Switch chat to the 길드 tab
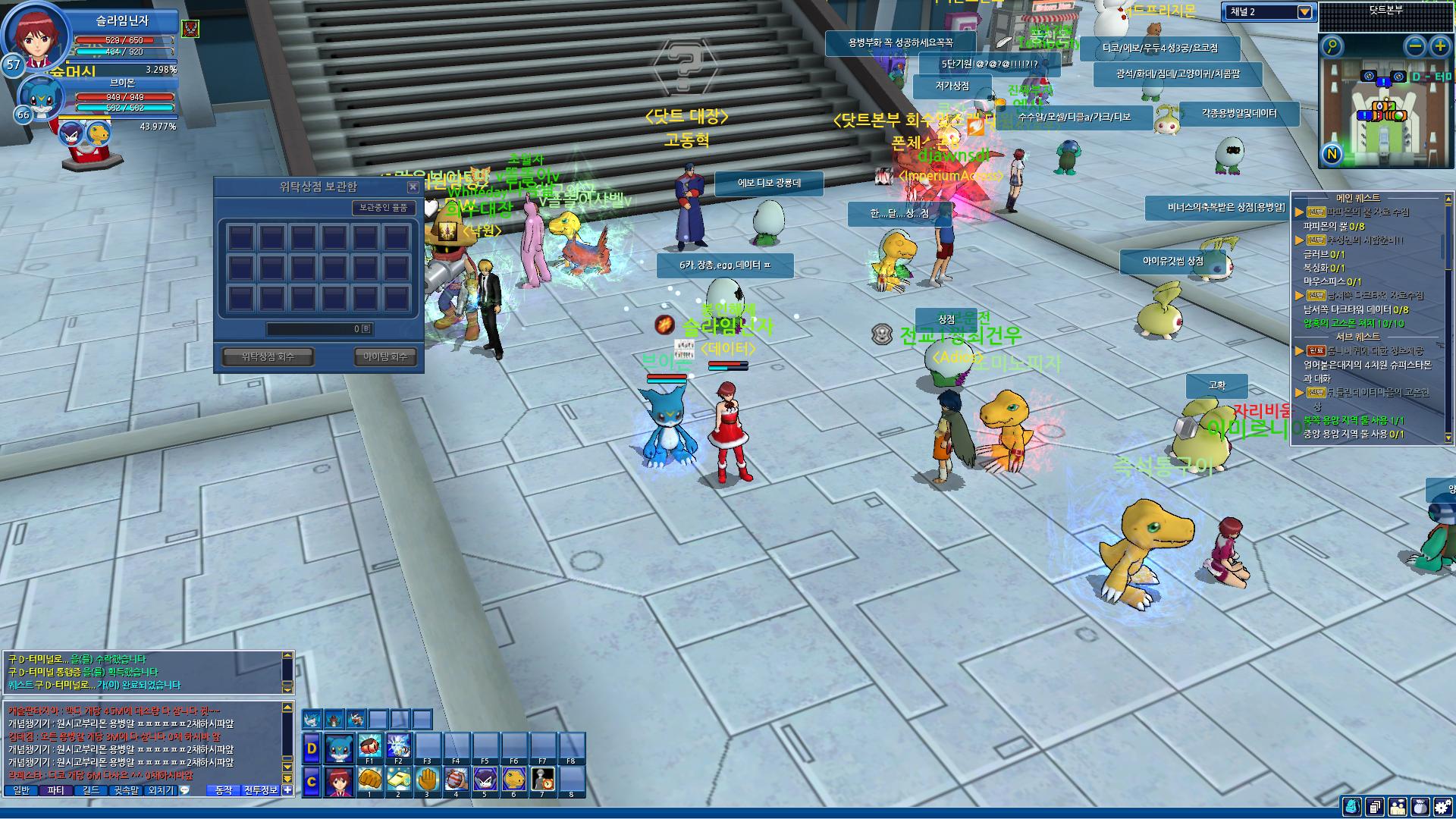Image resolution: width=1456 pixels, height=819 pixels. pyautogui.click(x=91, y=790)
